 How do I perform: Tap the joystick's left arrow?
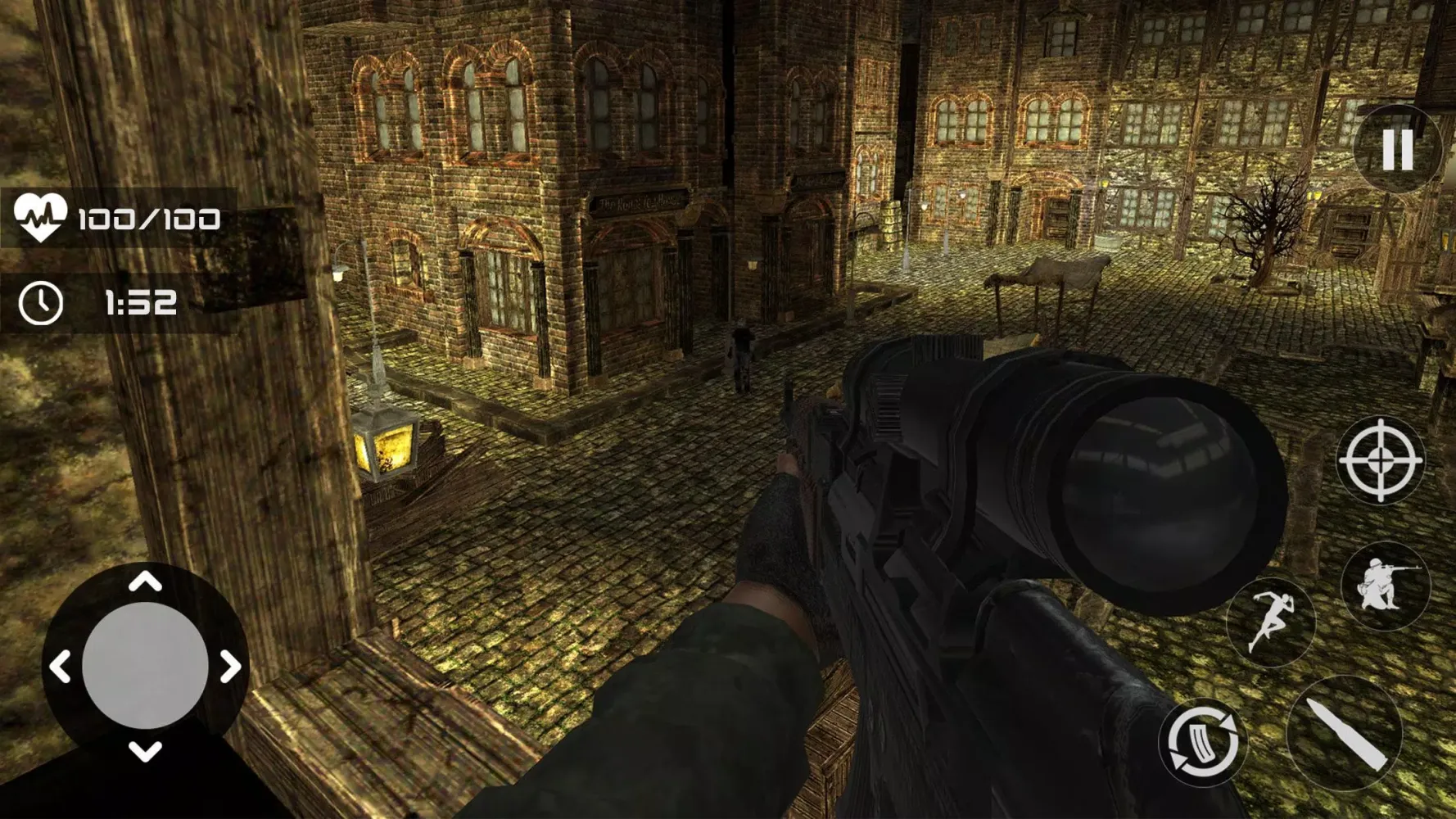60,667
